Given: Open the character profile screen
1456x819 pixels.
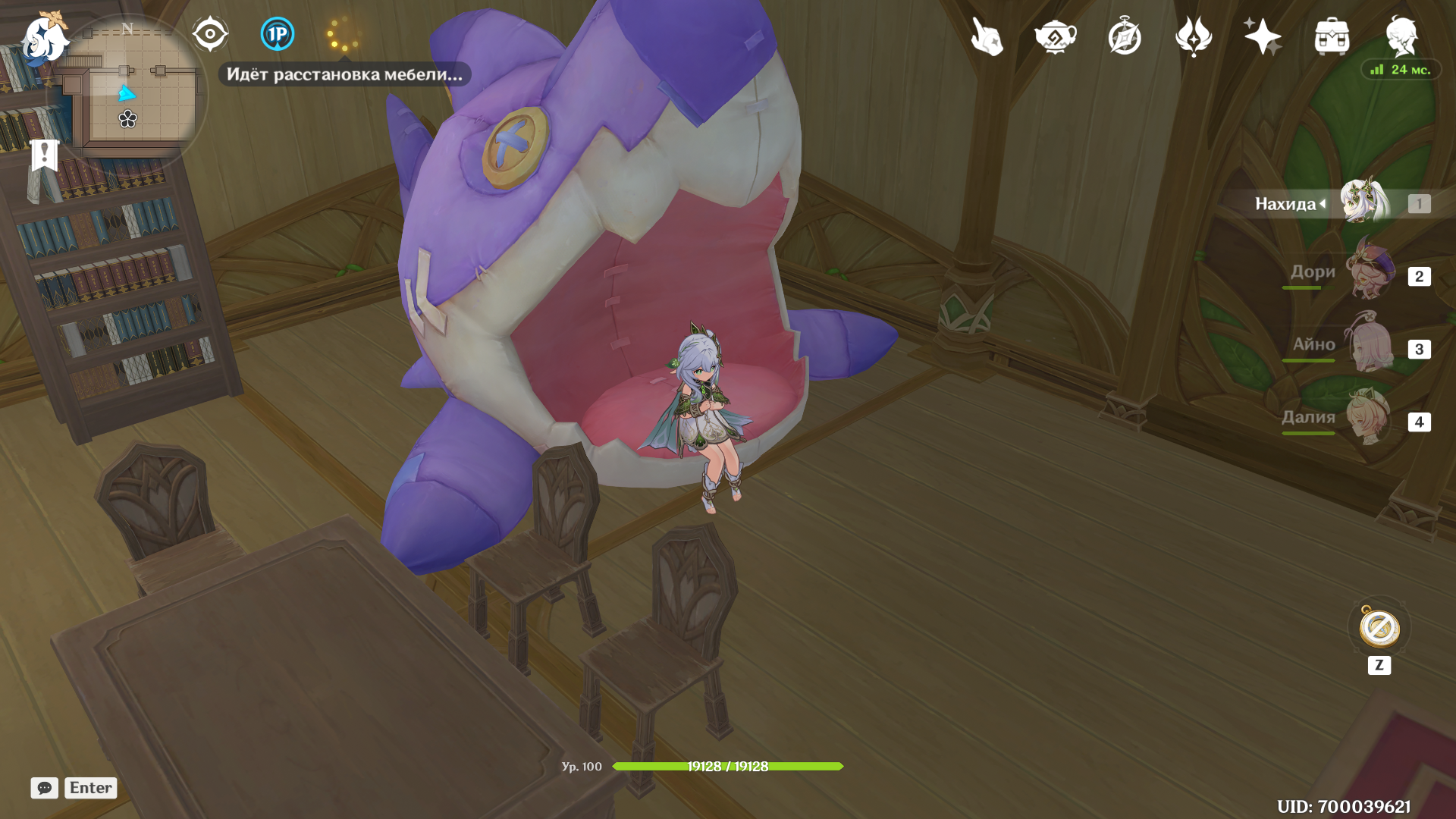Looking at the screenshot, I should tap(1401, 36).
